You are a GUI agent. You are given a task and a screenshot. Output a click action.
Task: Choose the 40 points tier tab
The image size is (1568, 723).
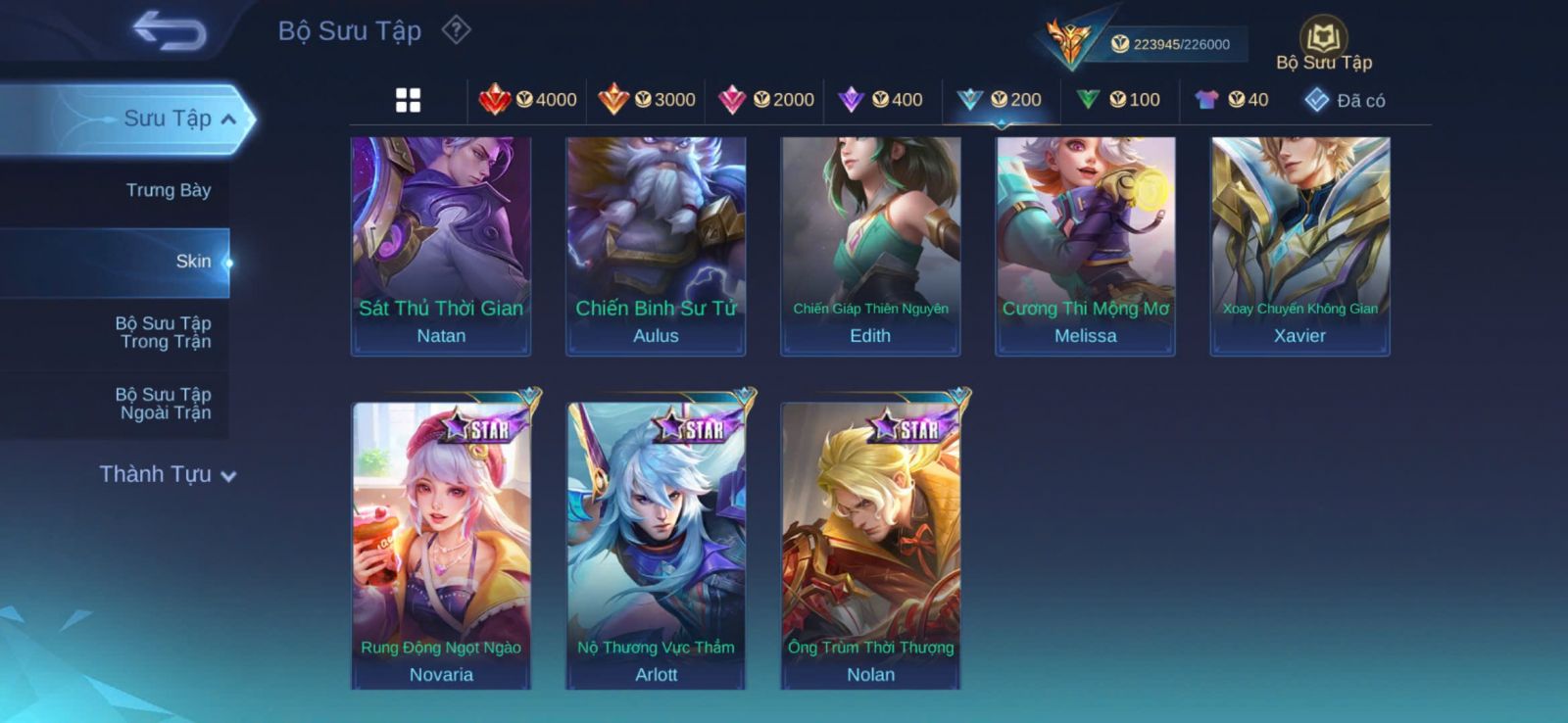click(x=1232, y=100)
